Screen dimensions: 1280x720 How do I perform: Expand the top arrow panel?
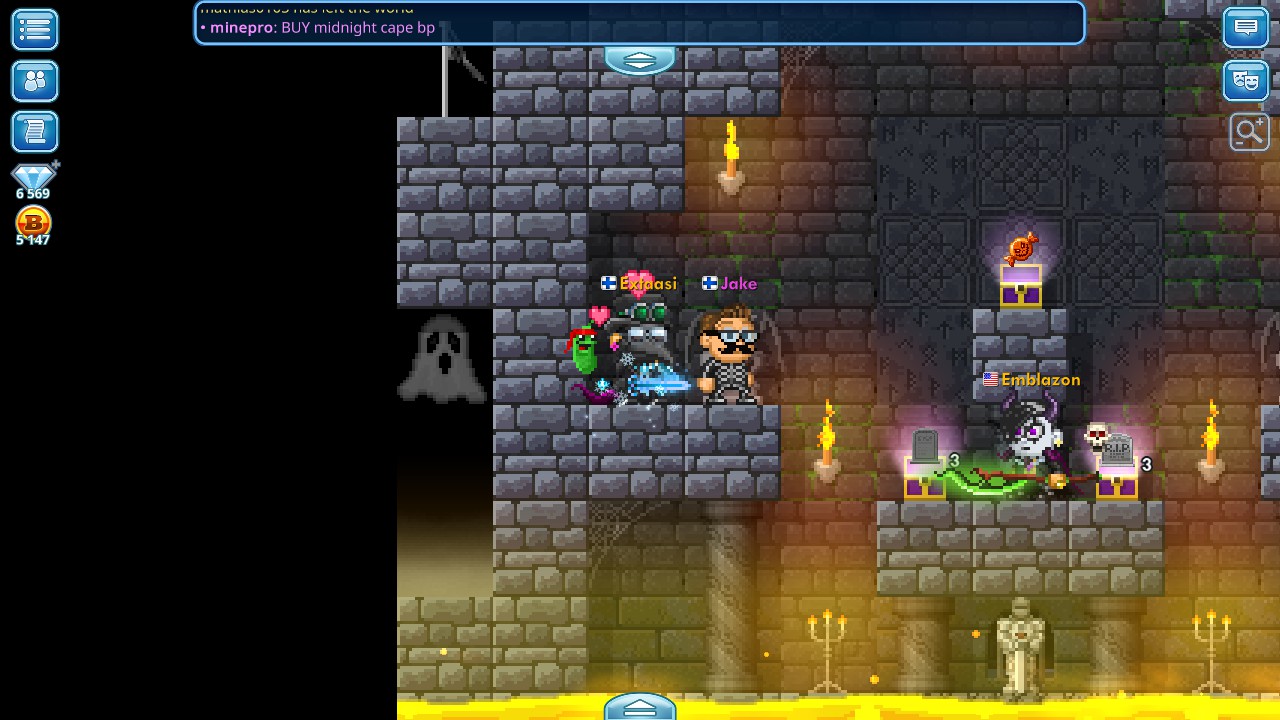point(639,60)
